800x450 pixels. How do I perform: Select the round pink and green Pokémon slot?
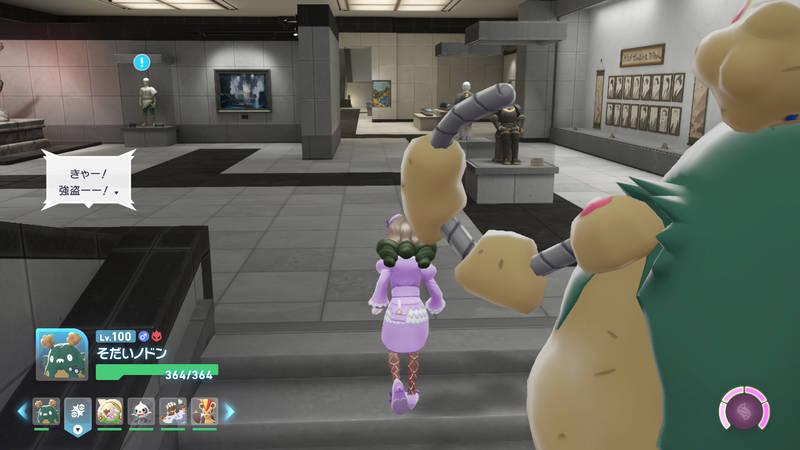pyautogui.click(x=110, y=411)
